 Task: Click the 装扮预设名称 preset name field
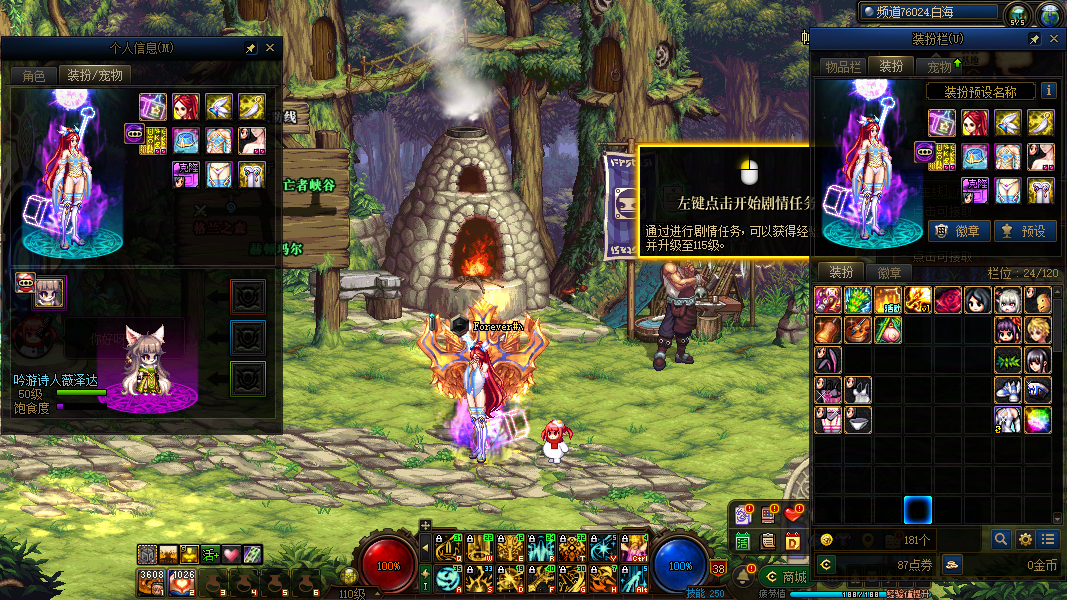click(980, 91)
